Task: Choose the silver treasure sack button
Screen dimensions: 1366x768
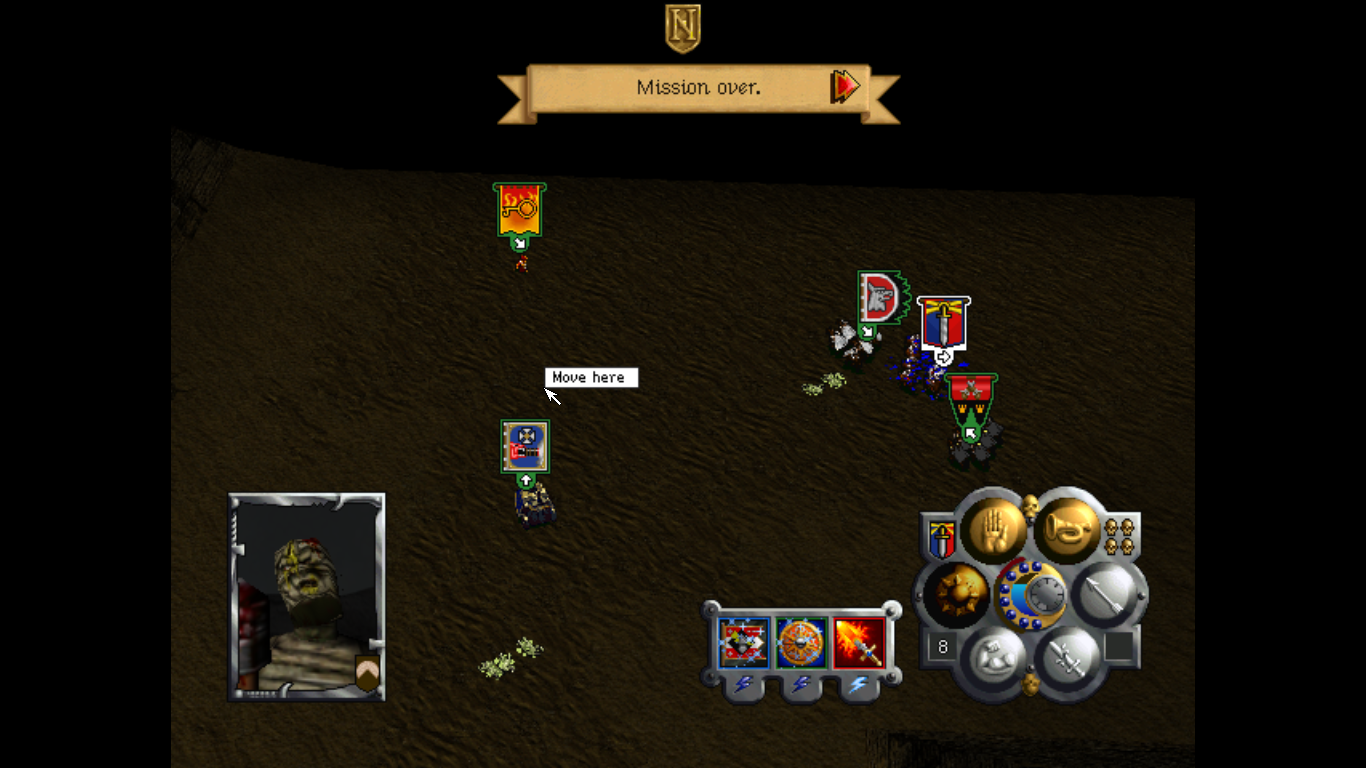Action: click(994, 659)
